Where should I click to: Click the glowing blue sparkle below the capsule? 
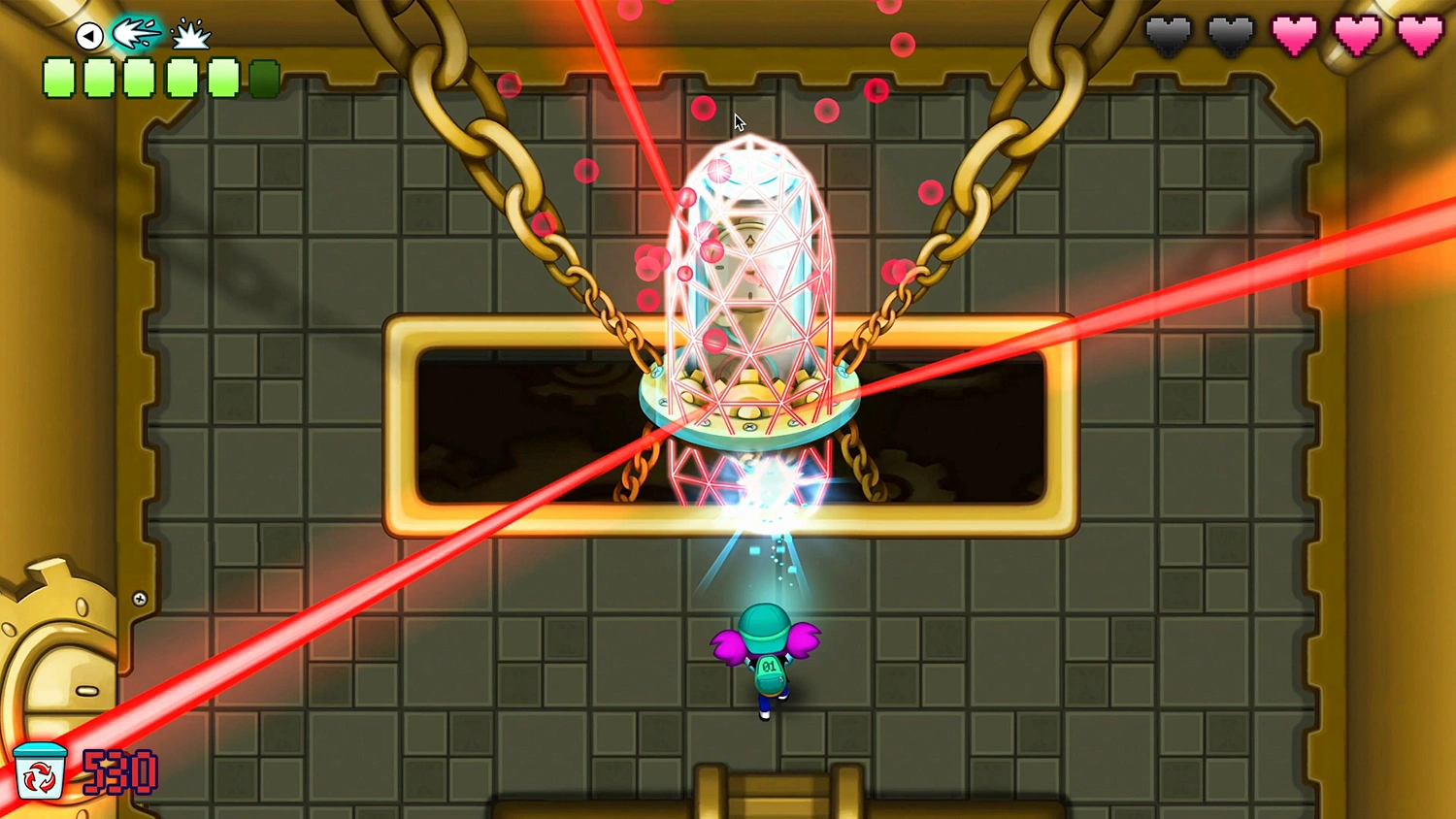[764, 505]
